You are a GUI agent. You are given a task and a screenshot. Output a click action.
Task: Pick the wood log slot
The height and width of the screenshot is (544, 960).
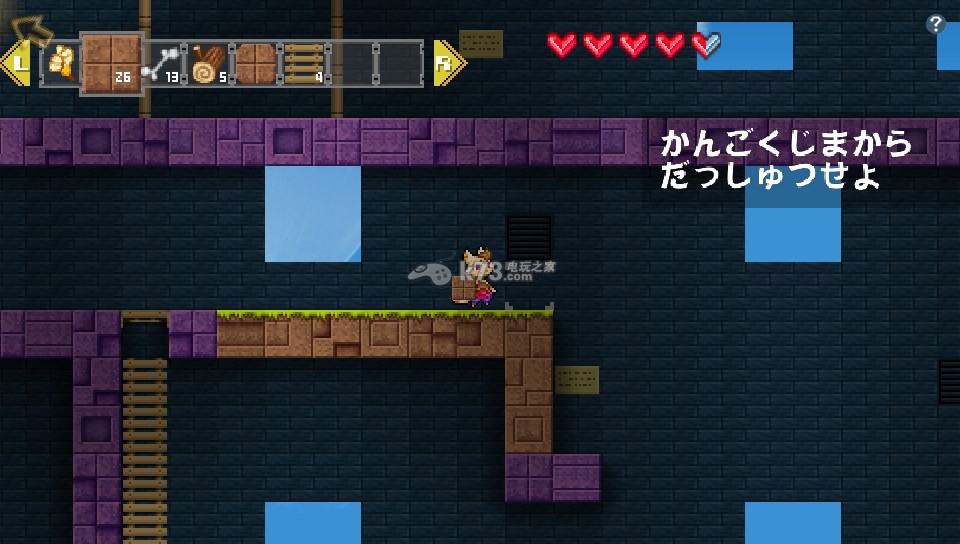pyautogui.click(x=209, y=64)
